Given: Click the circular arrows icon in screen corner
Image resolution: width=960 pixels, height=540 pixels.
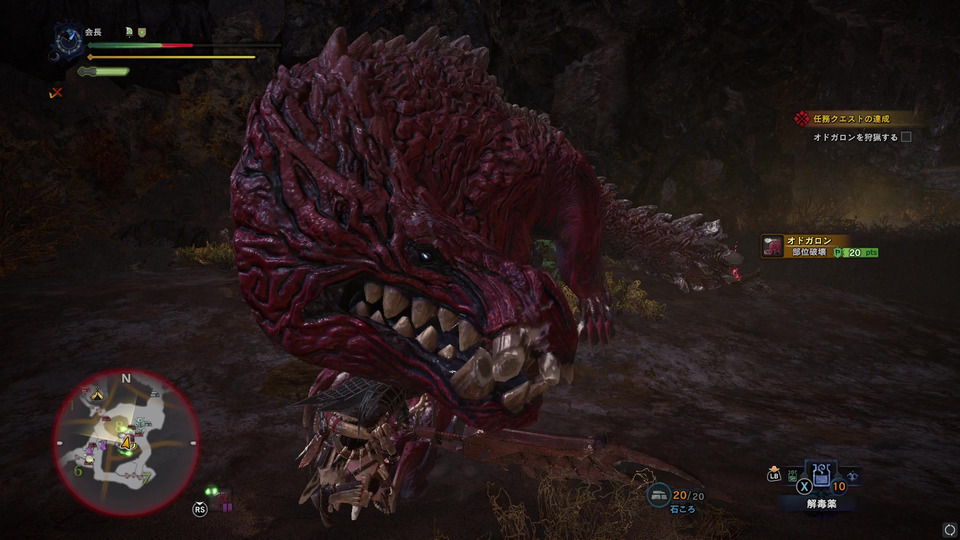Looking at the screenshot, I should tap(948, 528).
